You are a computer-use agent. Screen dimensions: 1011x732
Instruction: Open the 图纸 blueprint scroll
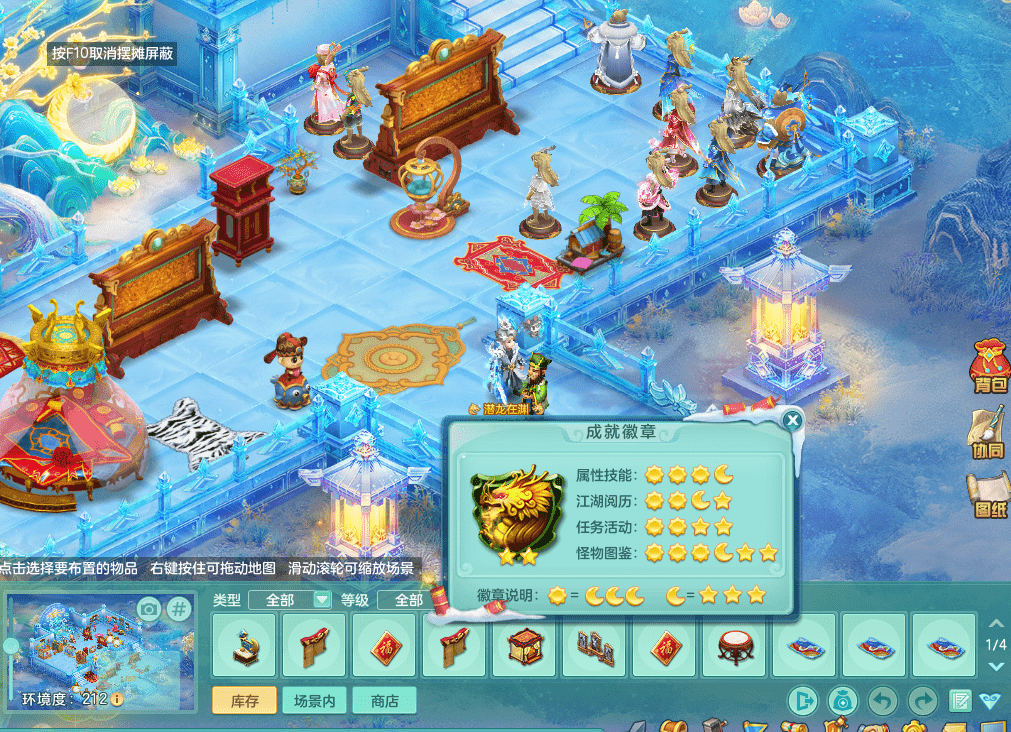pyautogui.click(x=988, y=496)
